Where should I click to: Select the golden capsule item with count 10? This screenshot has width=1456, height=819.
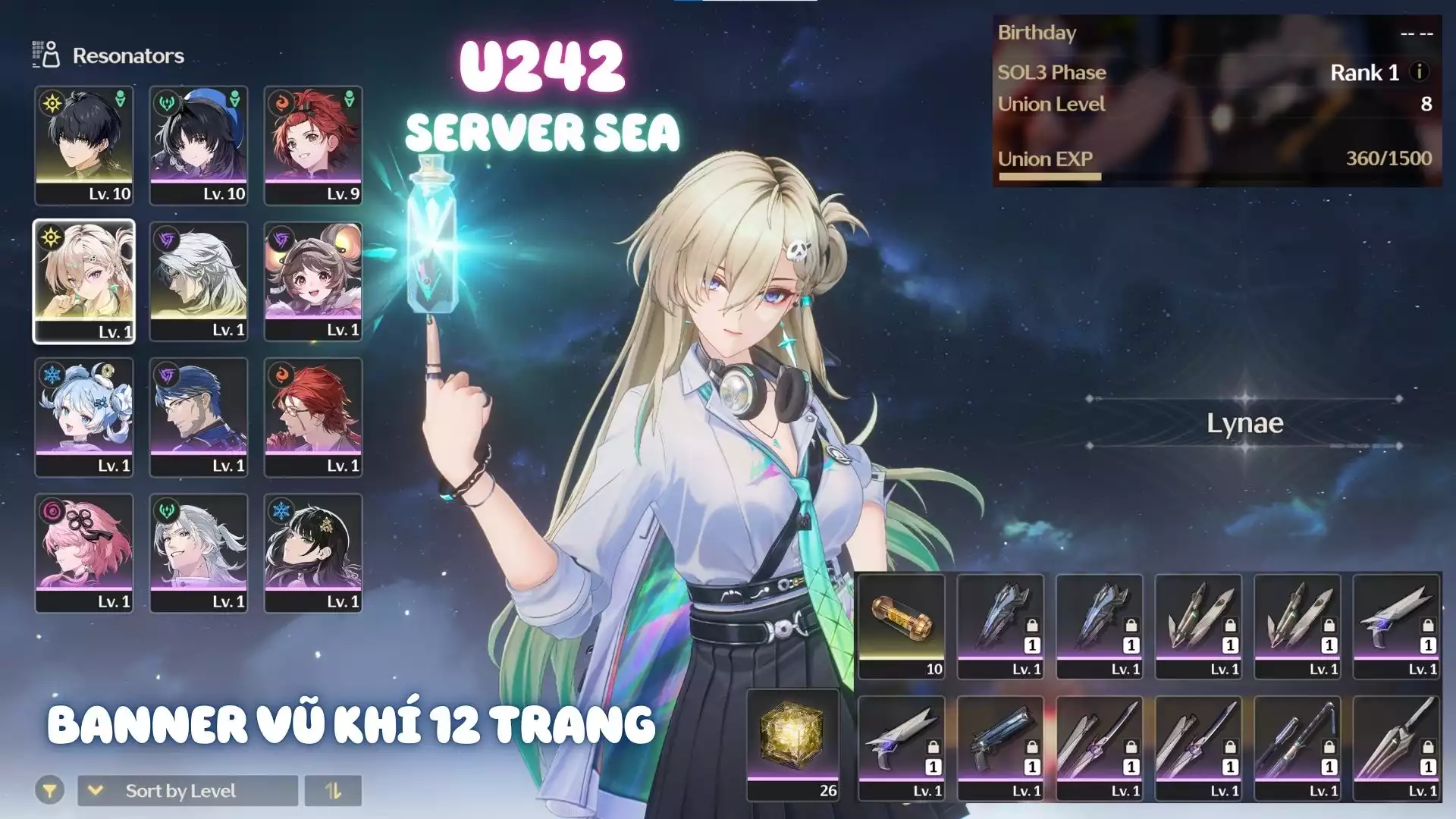pyautogui.click(x=902, y=626)
